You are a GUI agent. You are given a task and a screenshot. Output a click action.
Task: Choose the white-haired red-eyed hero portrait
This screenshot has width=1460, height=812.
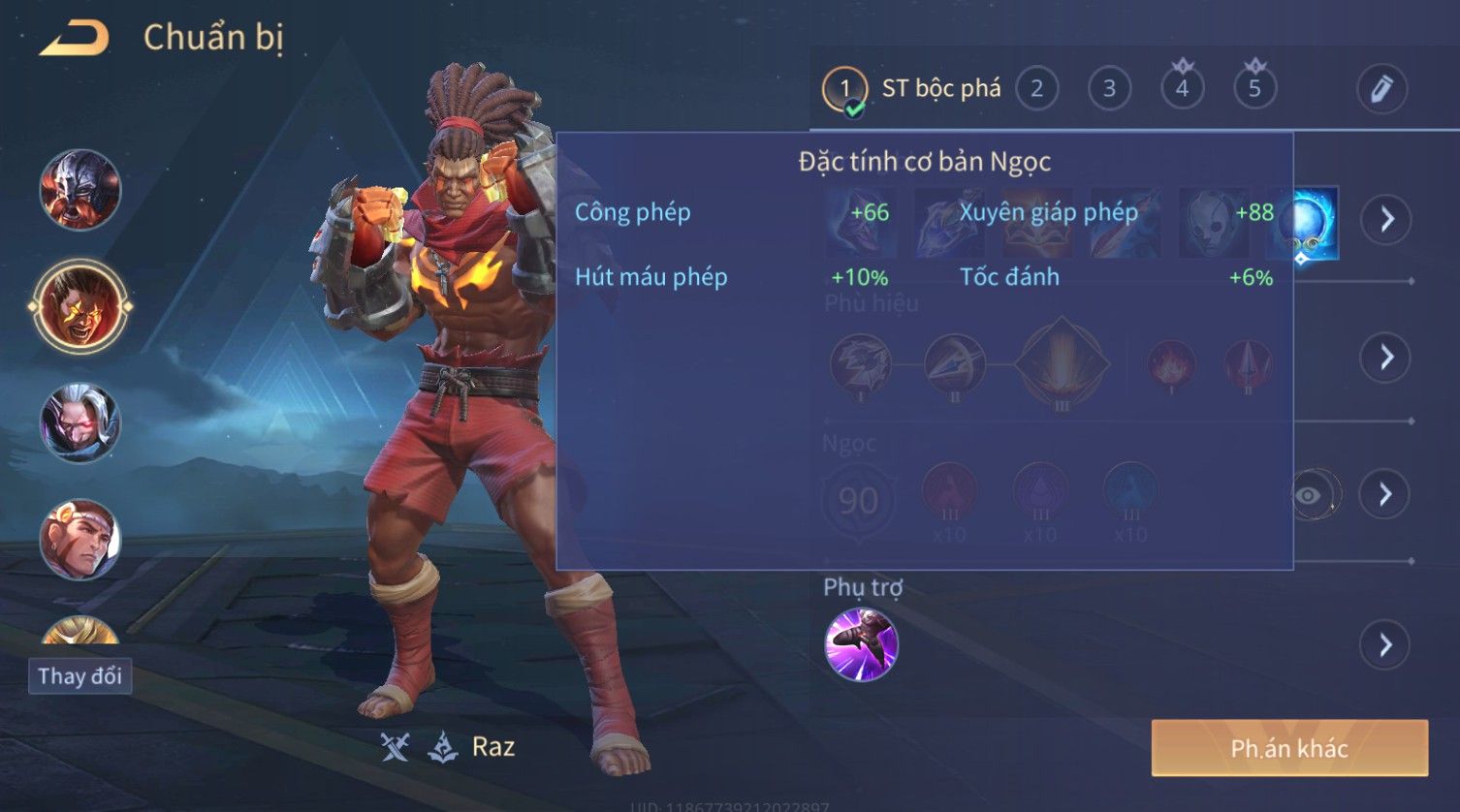click(x=80, y=423)
